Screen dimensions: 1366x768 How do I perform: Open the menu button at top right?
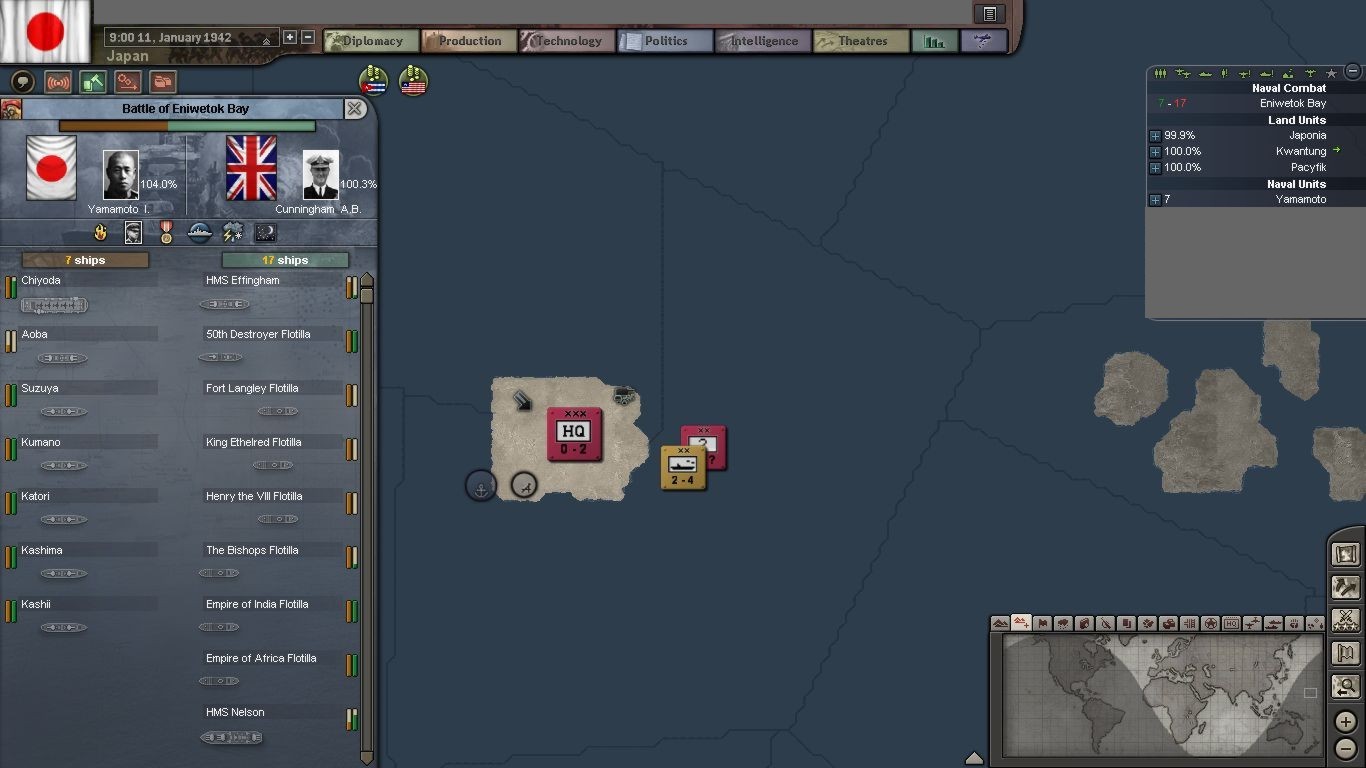point(989,14)
